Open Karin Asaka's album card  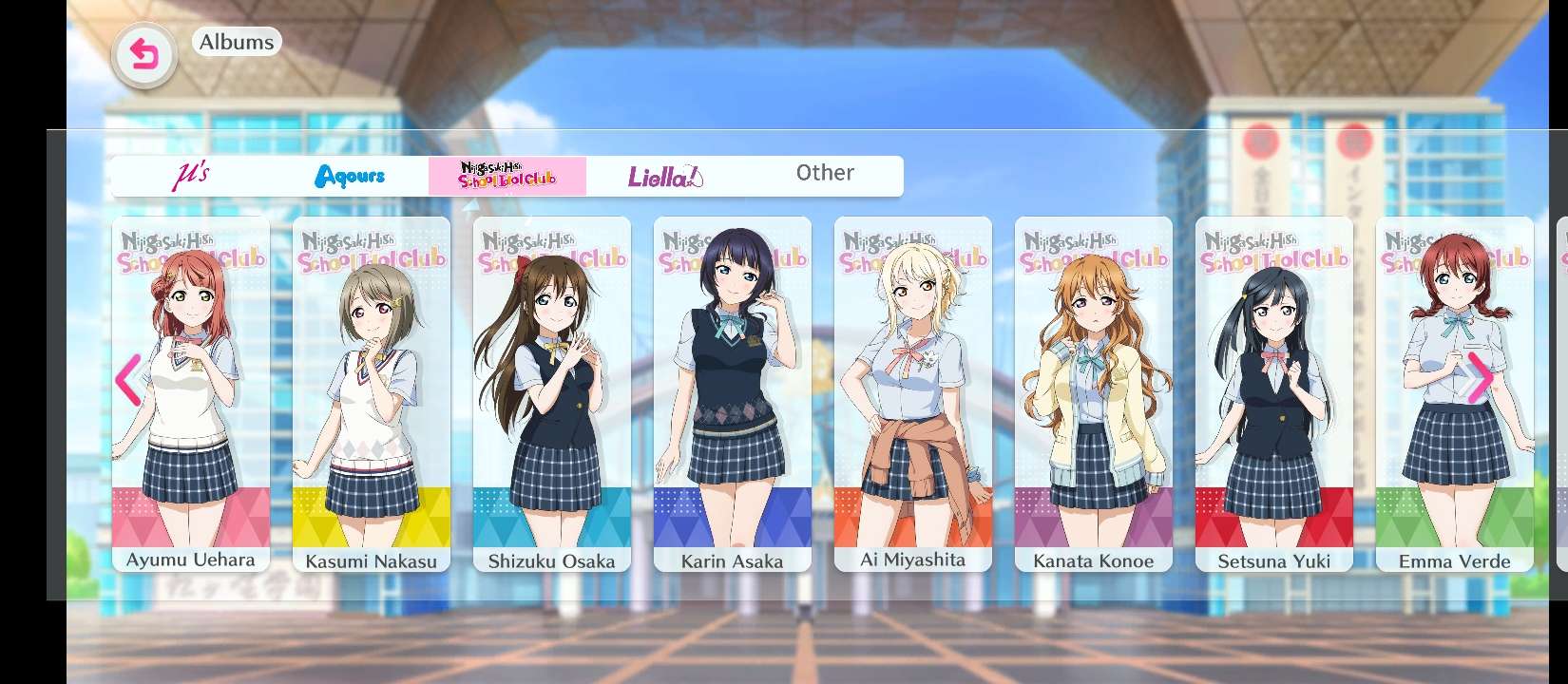[733, 393]
